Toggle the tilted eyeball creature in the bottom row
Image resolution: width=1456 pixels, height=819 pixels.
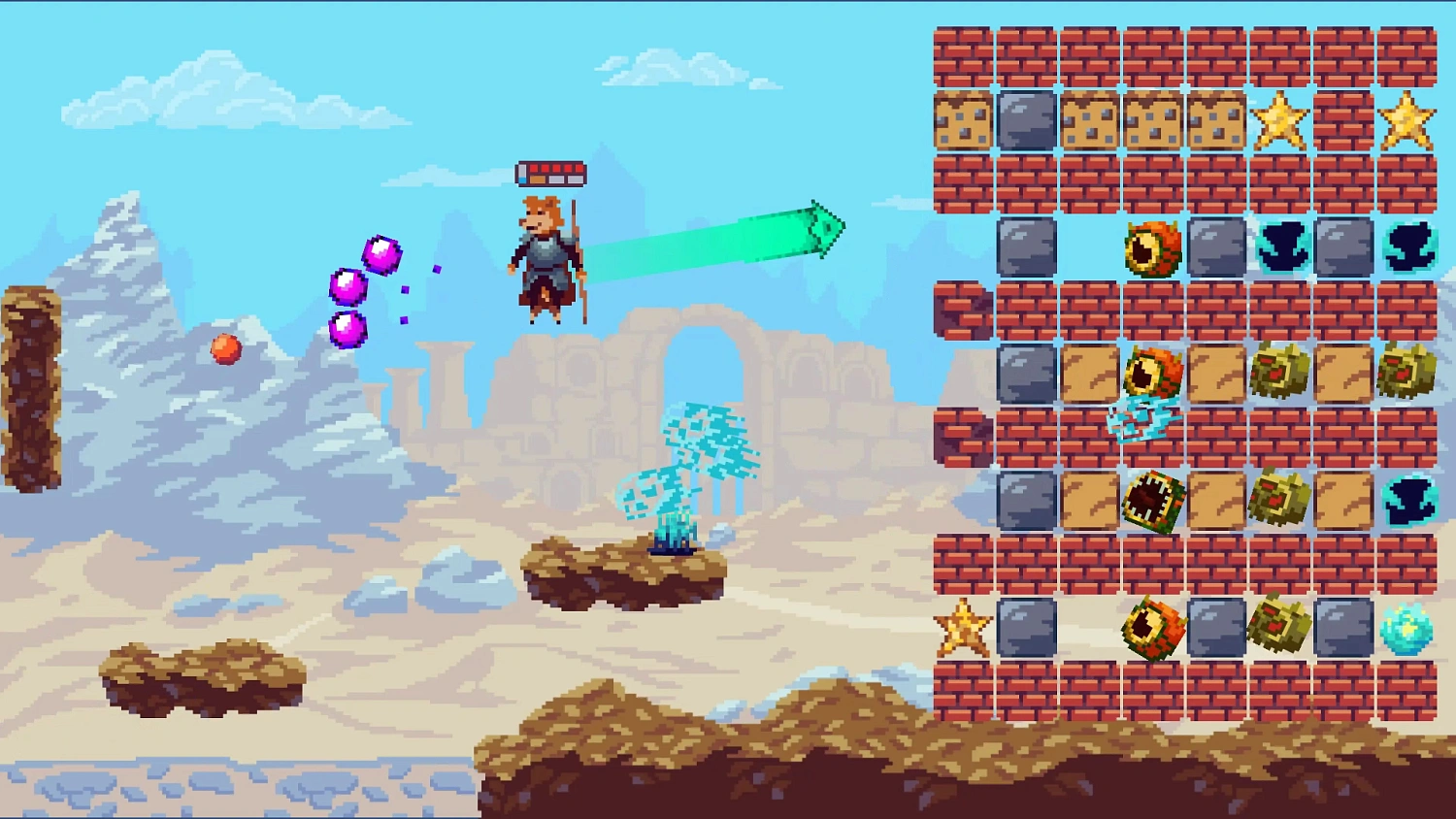(1155, 631)
